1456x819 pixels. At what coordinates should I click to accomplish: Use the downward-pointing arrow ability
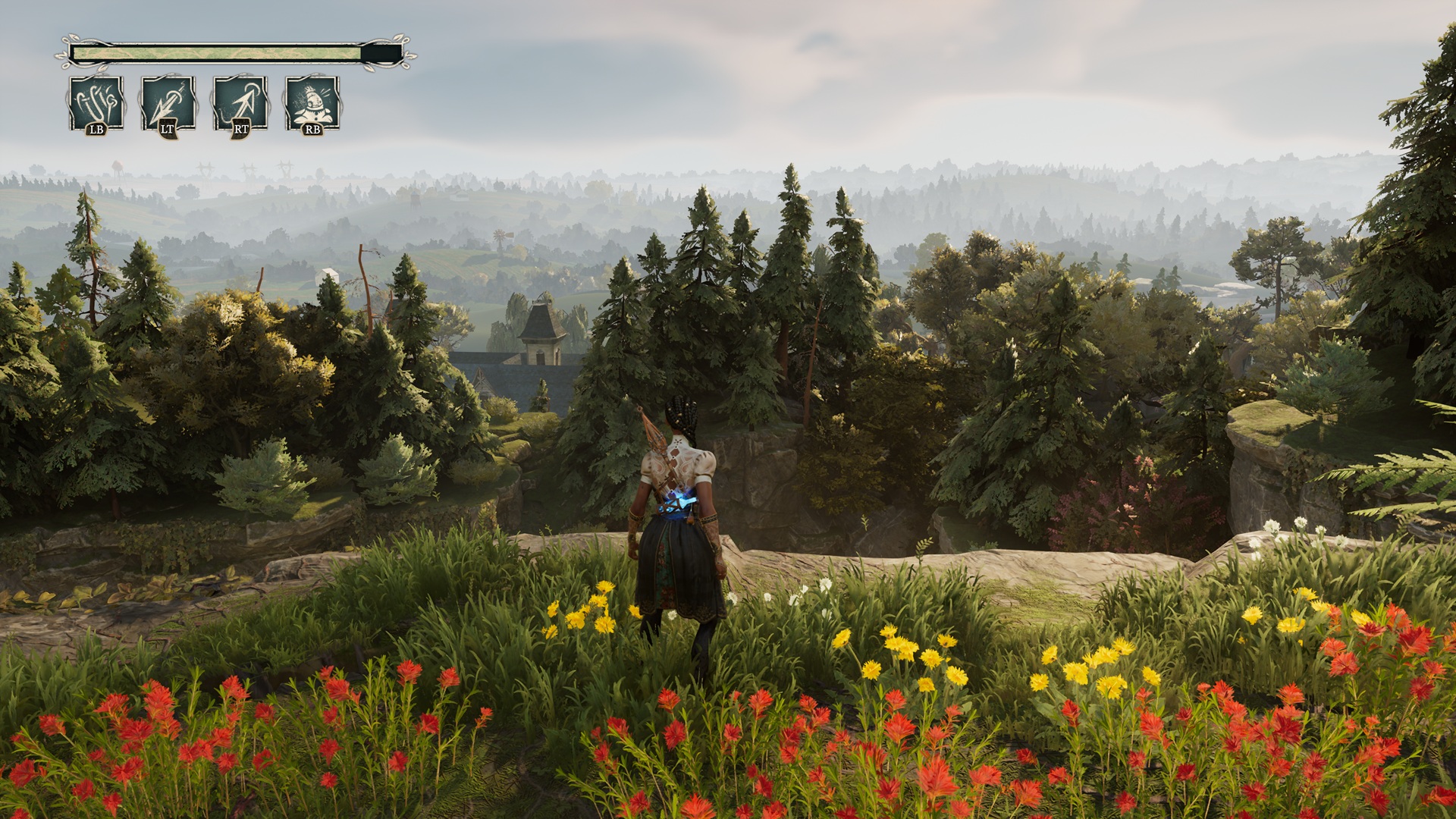click(x=168, y=103)
